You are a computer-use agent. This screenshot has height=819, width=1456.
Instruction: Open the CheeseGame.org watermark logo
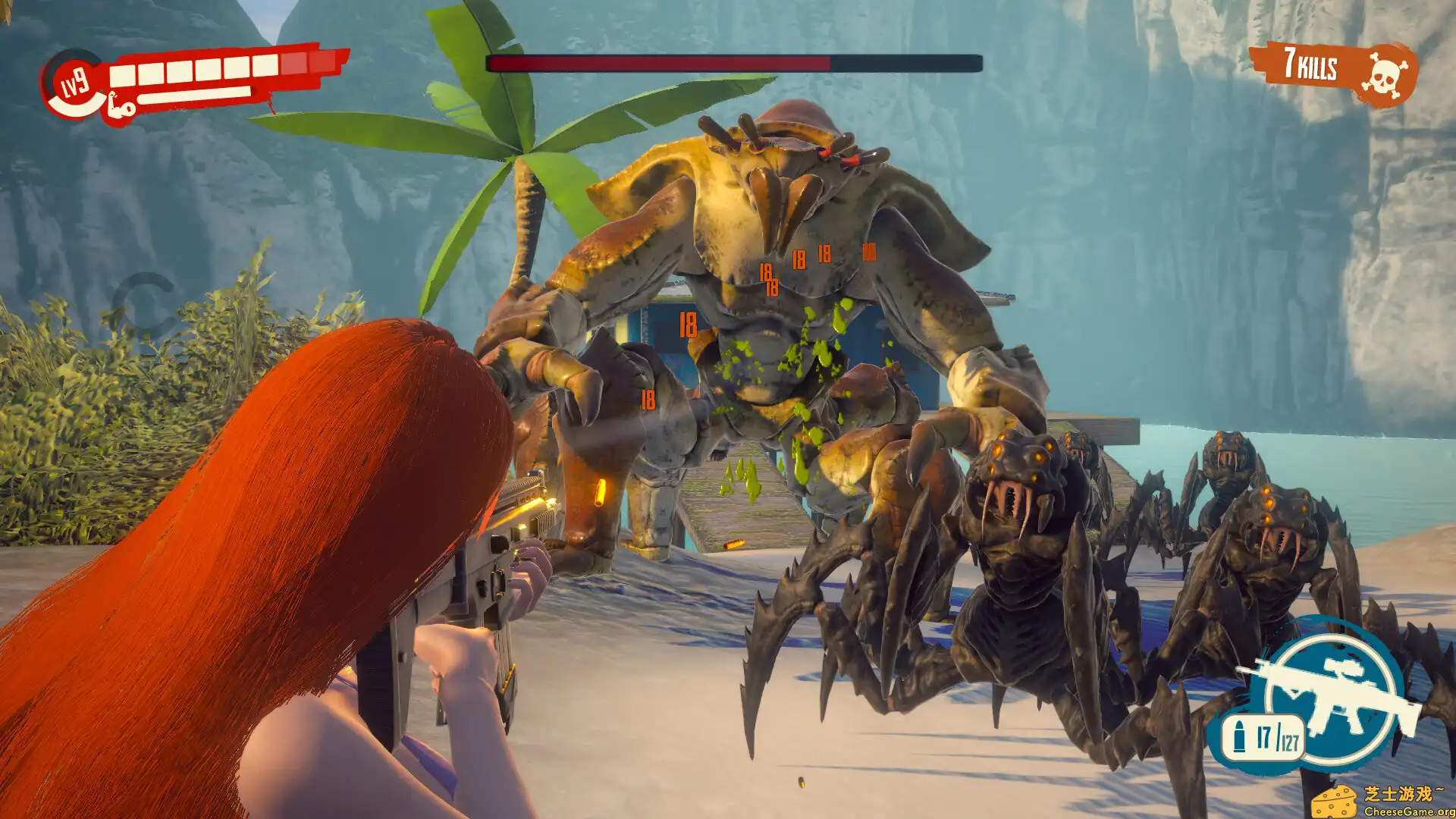[x=1382, y=801]
